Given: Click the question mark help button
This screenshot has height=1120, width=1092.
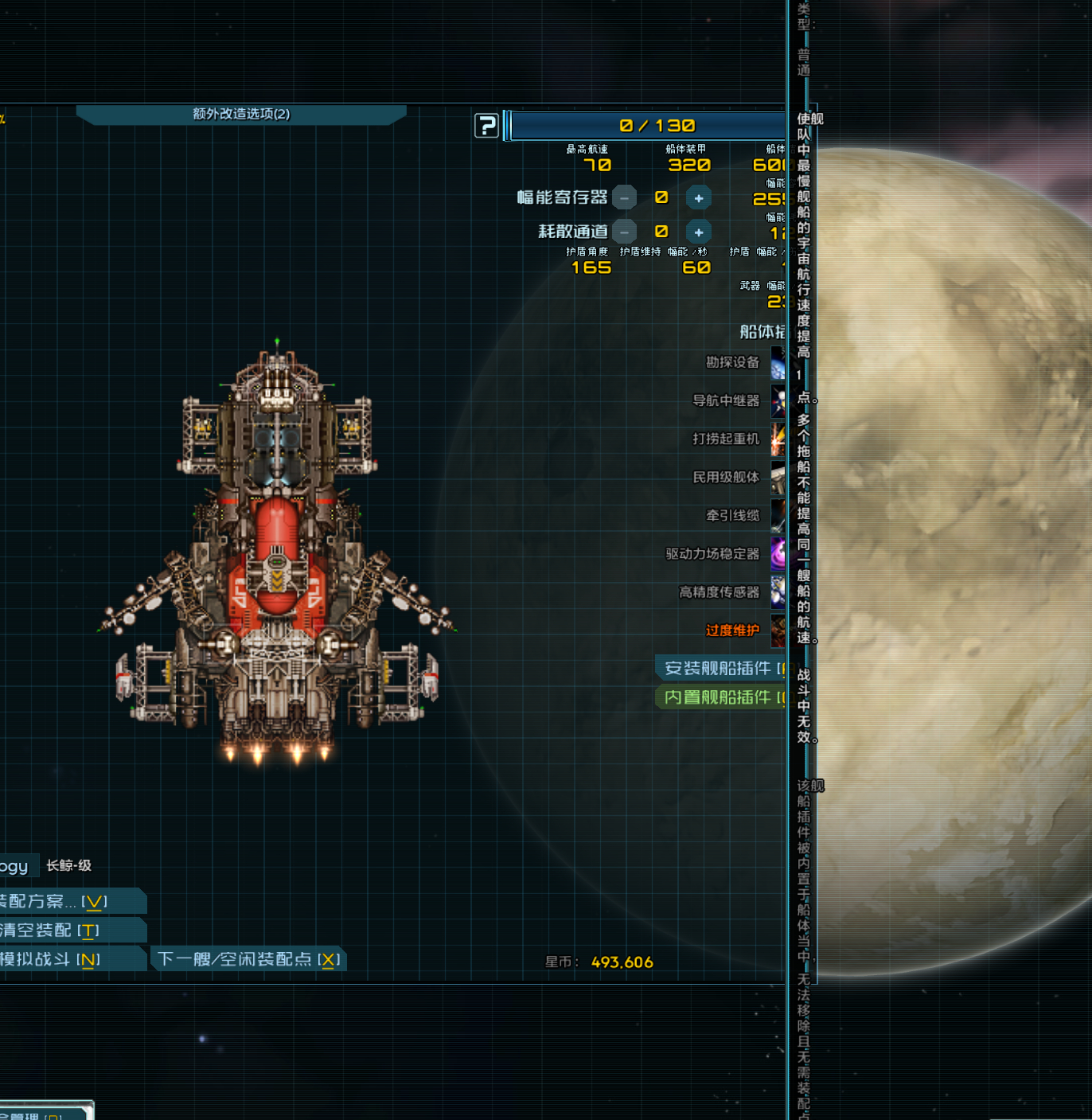Looking at the screenshot, I should [486, 126].
